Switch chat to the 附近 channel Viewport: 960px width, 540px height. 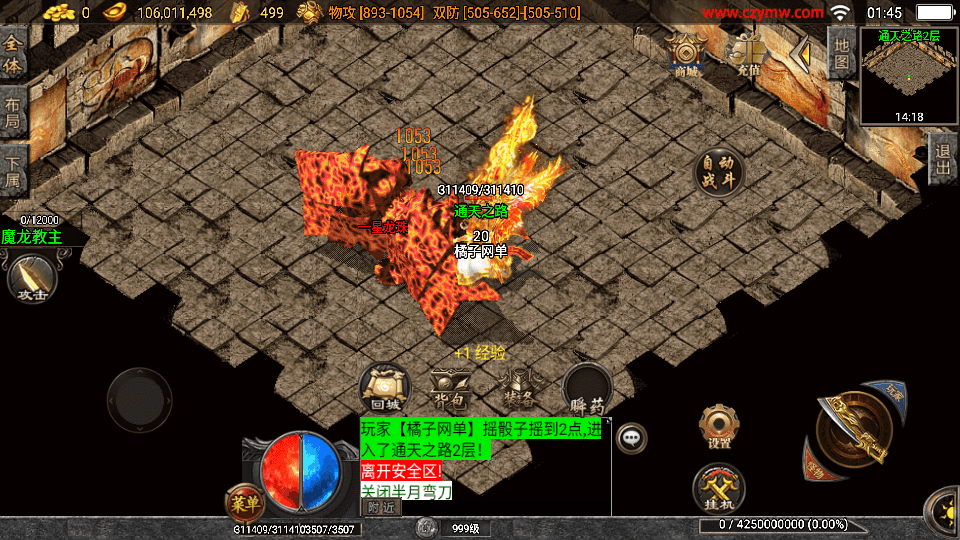coord(380,507)
